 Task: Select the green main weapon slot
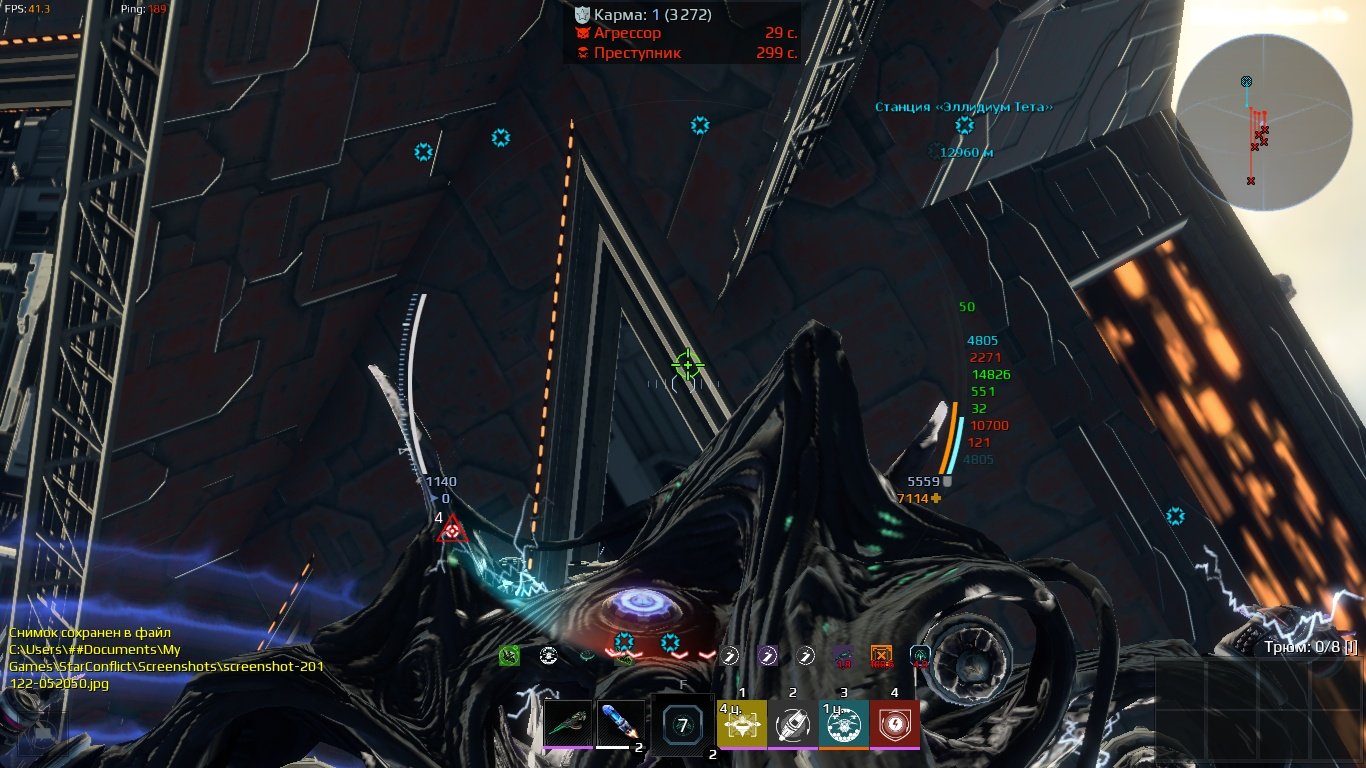[x=569, y=723]
